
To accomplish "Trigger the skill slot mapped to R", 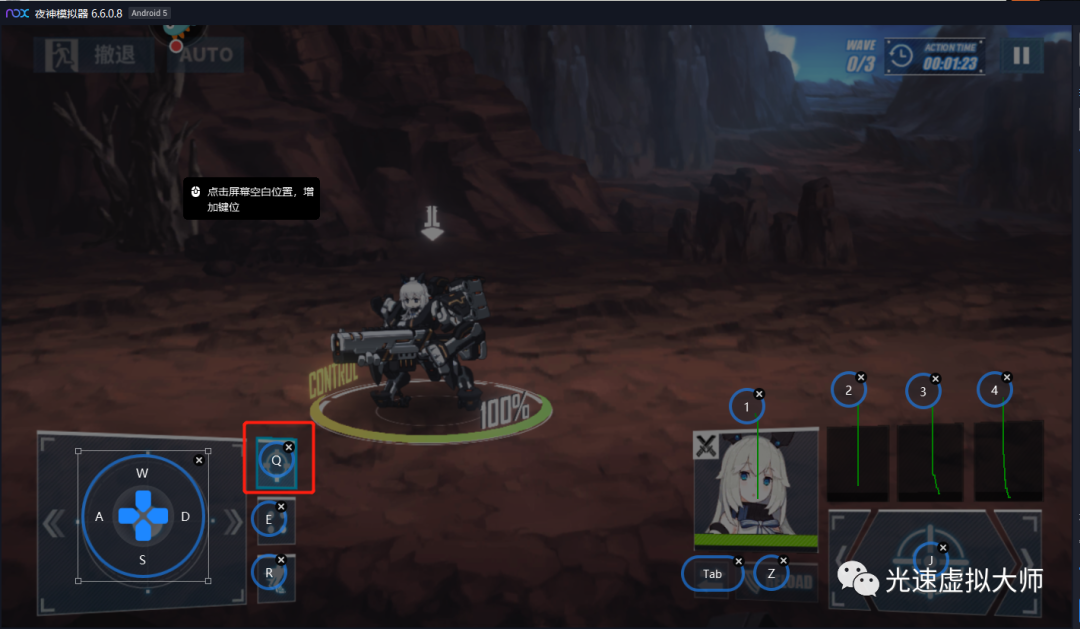I will tap(270, 575).
